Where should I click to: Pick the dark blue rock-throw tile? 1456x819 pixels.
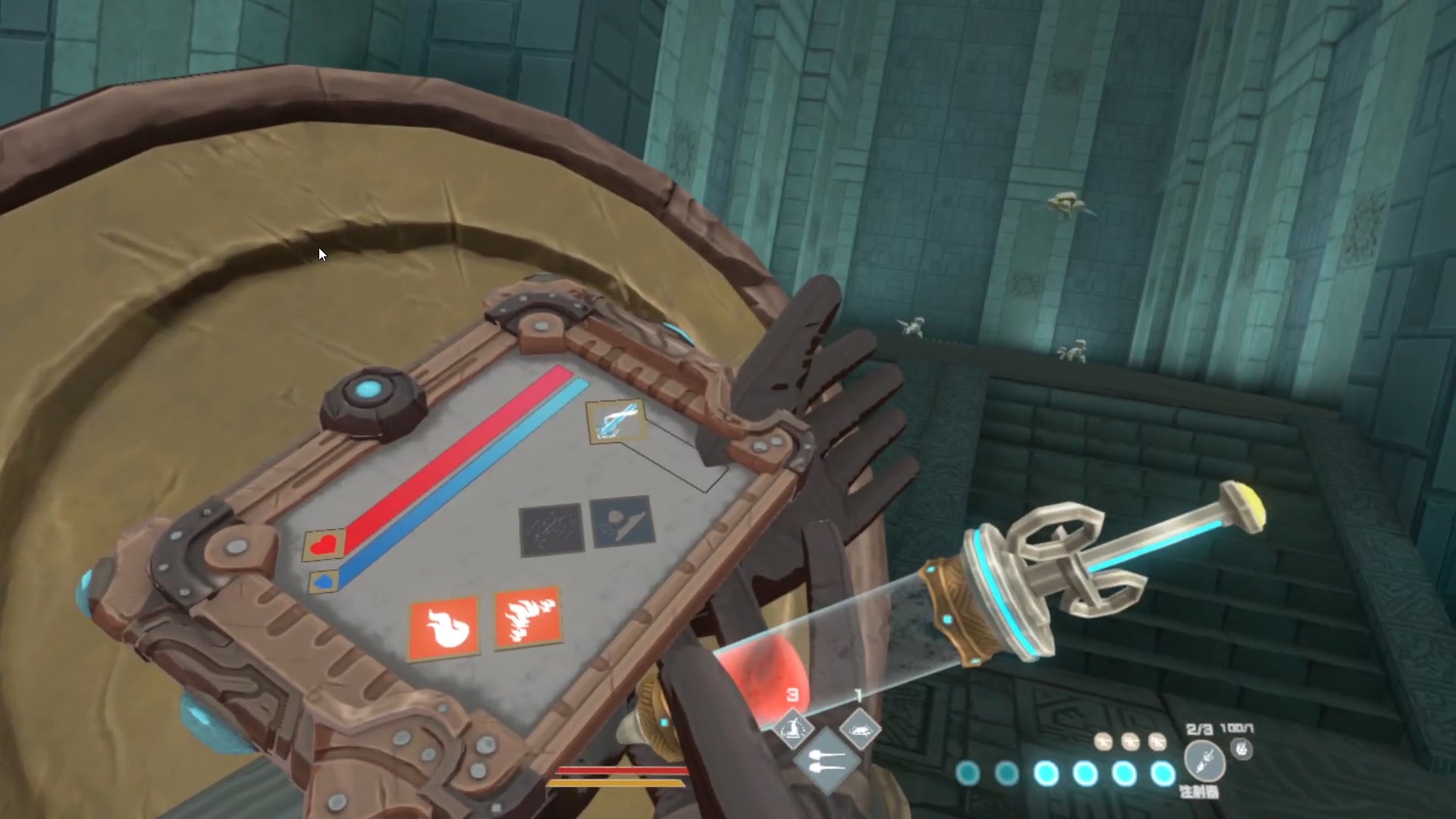pyautogui.click(x=622, y=520)
